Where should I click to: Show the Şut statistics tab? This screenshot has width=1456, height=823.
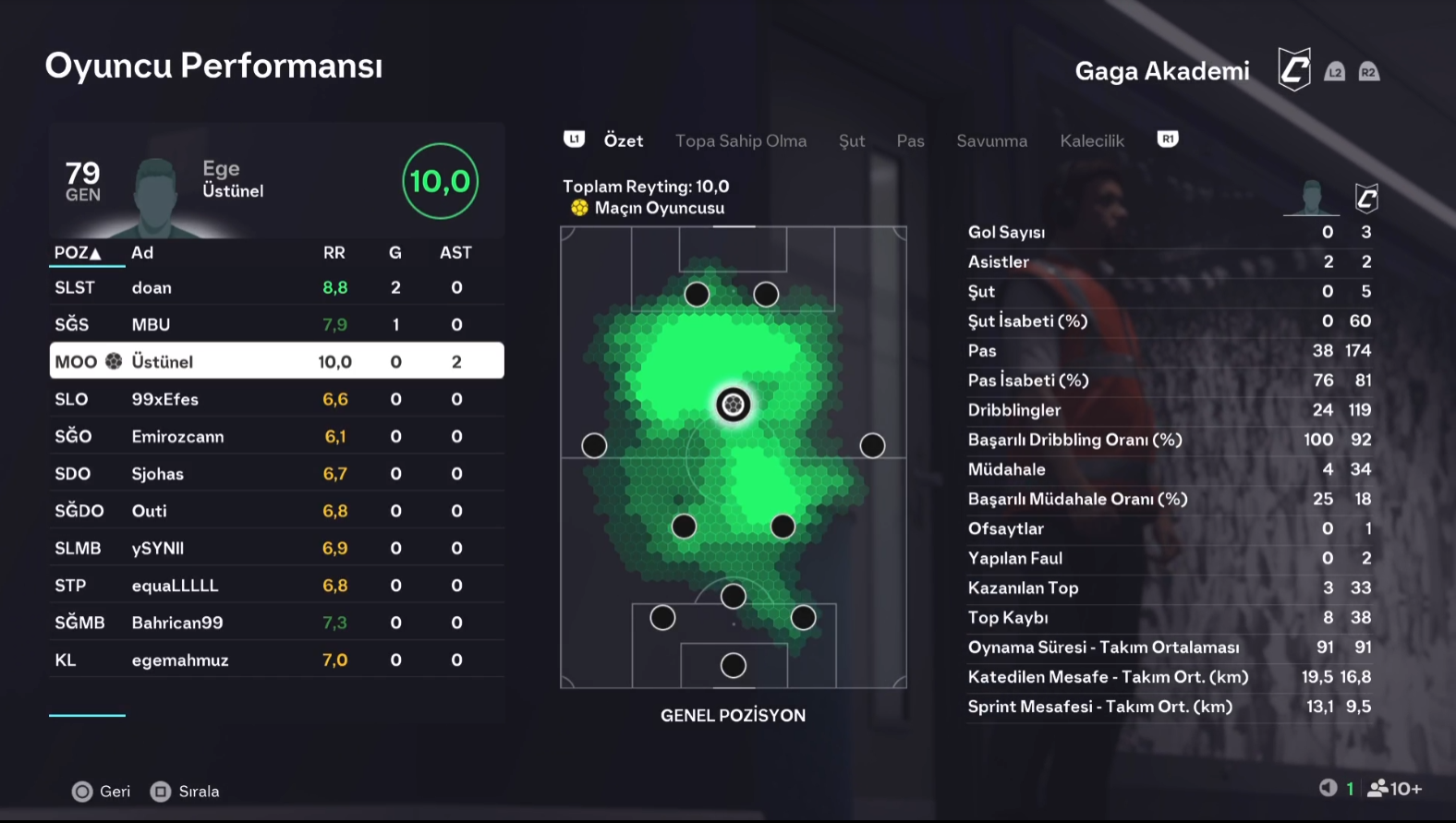point(851,140)
